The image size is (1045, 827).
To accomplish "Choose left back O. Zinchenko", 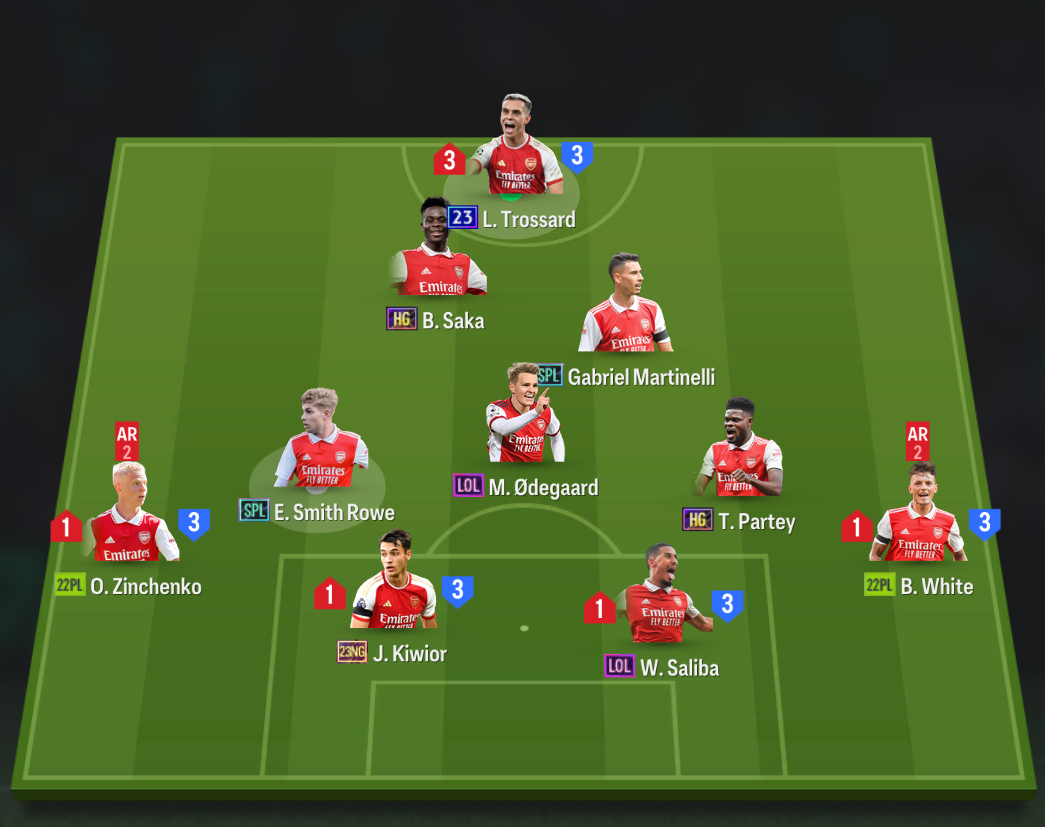I will coord(130,518).
